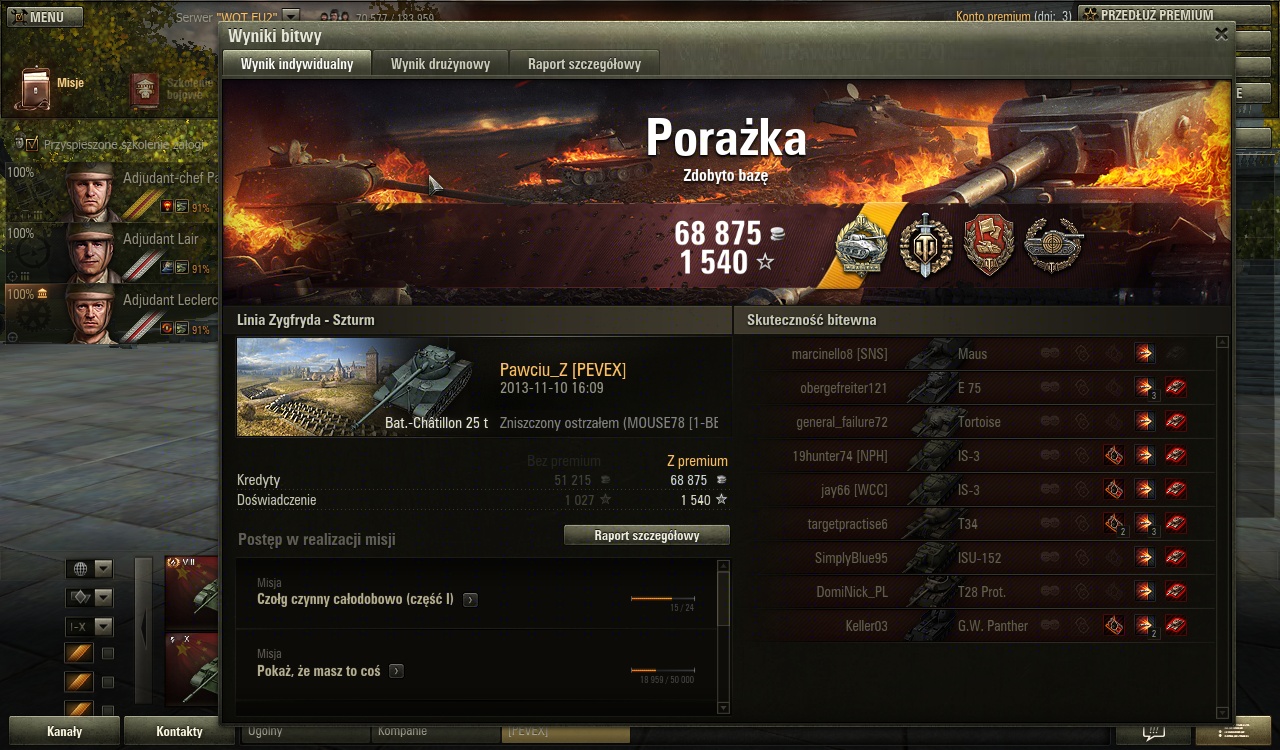Screen dimensions: 1280x750
Task: Click Przedłuż Premium button
Action: [1155, 15]
